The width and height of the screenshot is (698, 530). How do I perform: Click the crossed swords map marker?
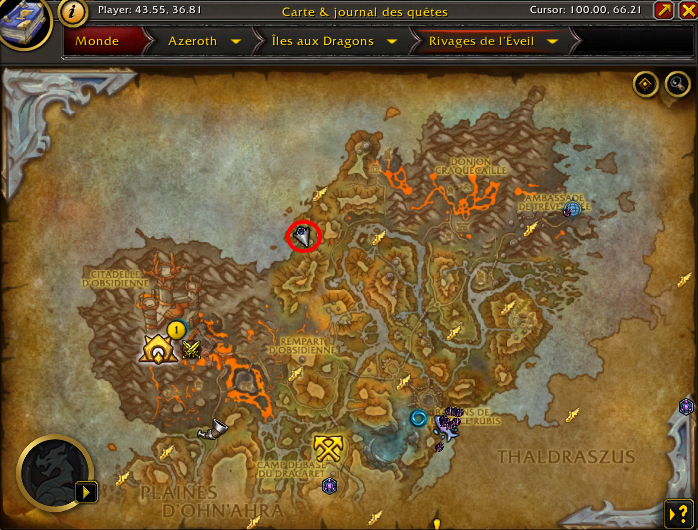point(192,349)
